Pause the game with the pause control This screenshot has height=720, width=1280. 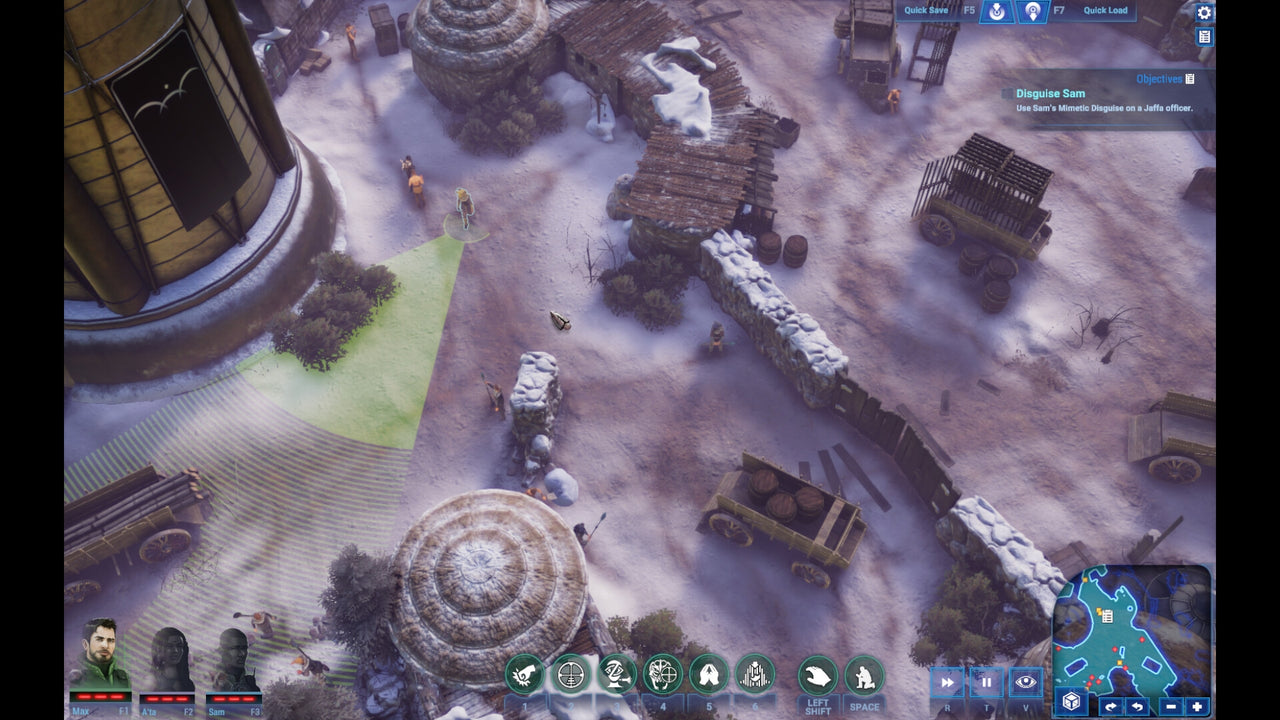click(986, 681)
